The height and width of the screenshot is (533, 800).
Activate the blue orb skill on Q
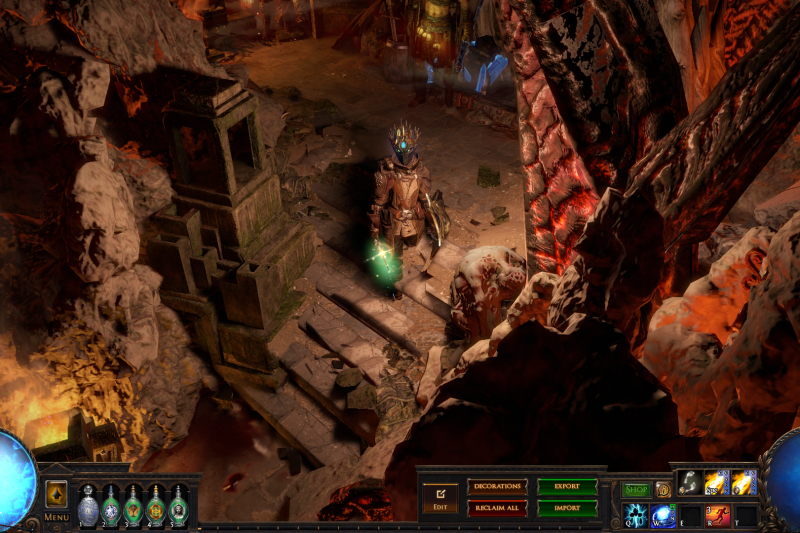click(x=636, y=515)
